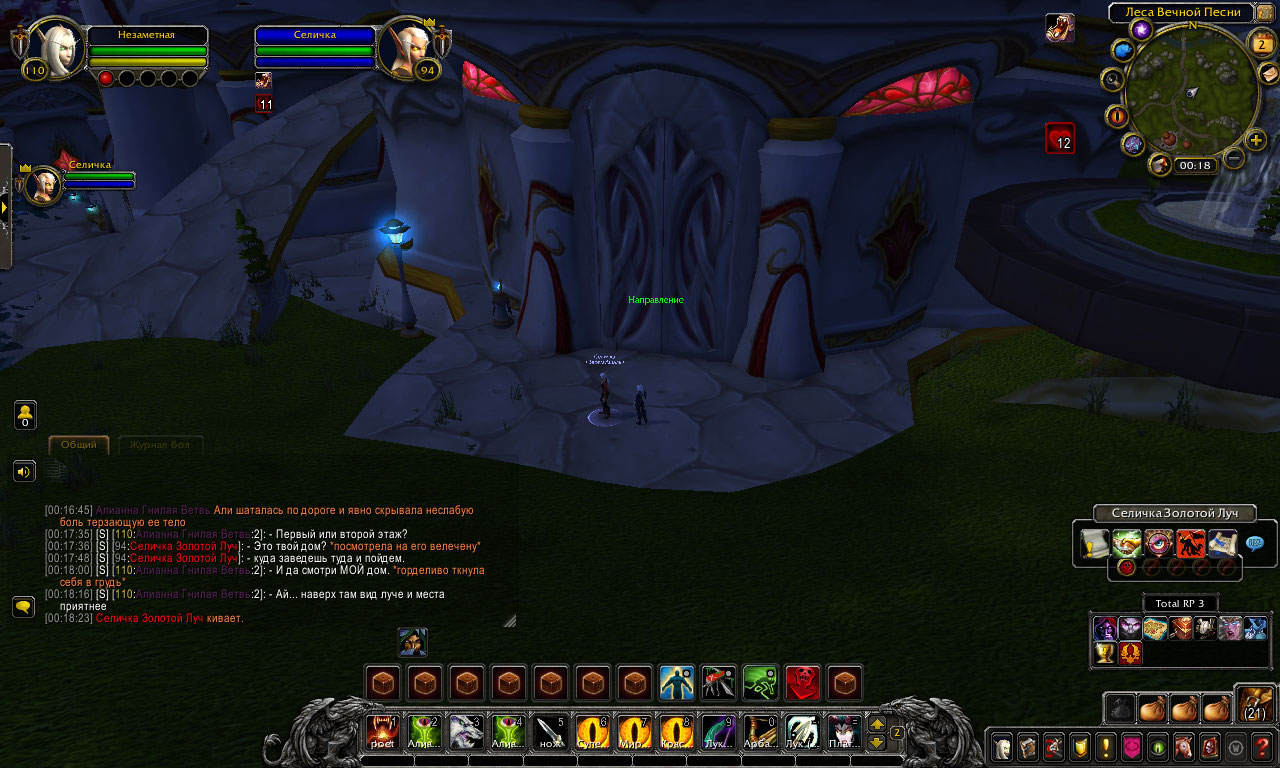Use the dagger ability in slot 5

(550, 732)
